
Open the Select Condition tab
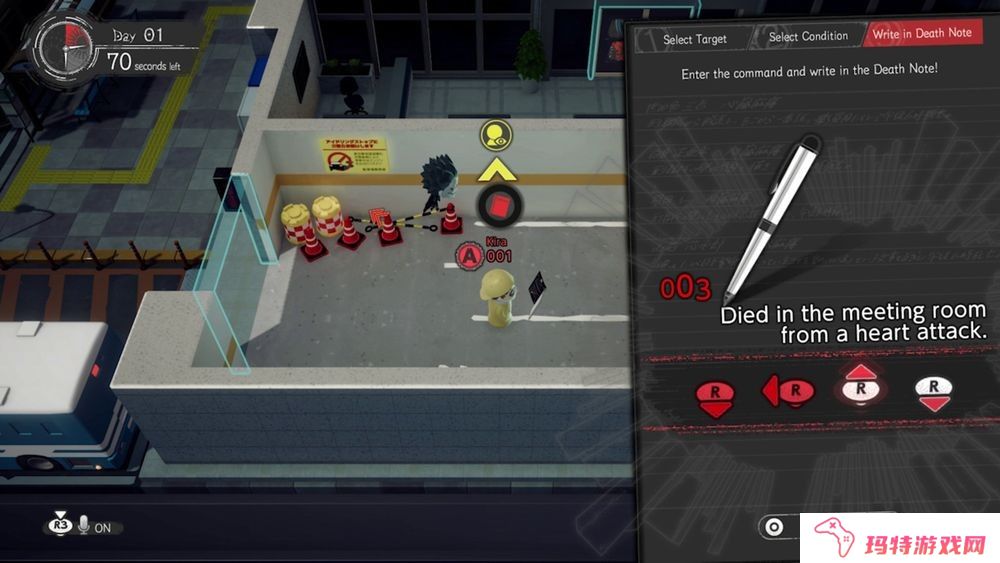point(809,37)
